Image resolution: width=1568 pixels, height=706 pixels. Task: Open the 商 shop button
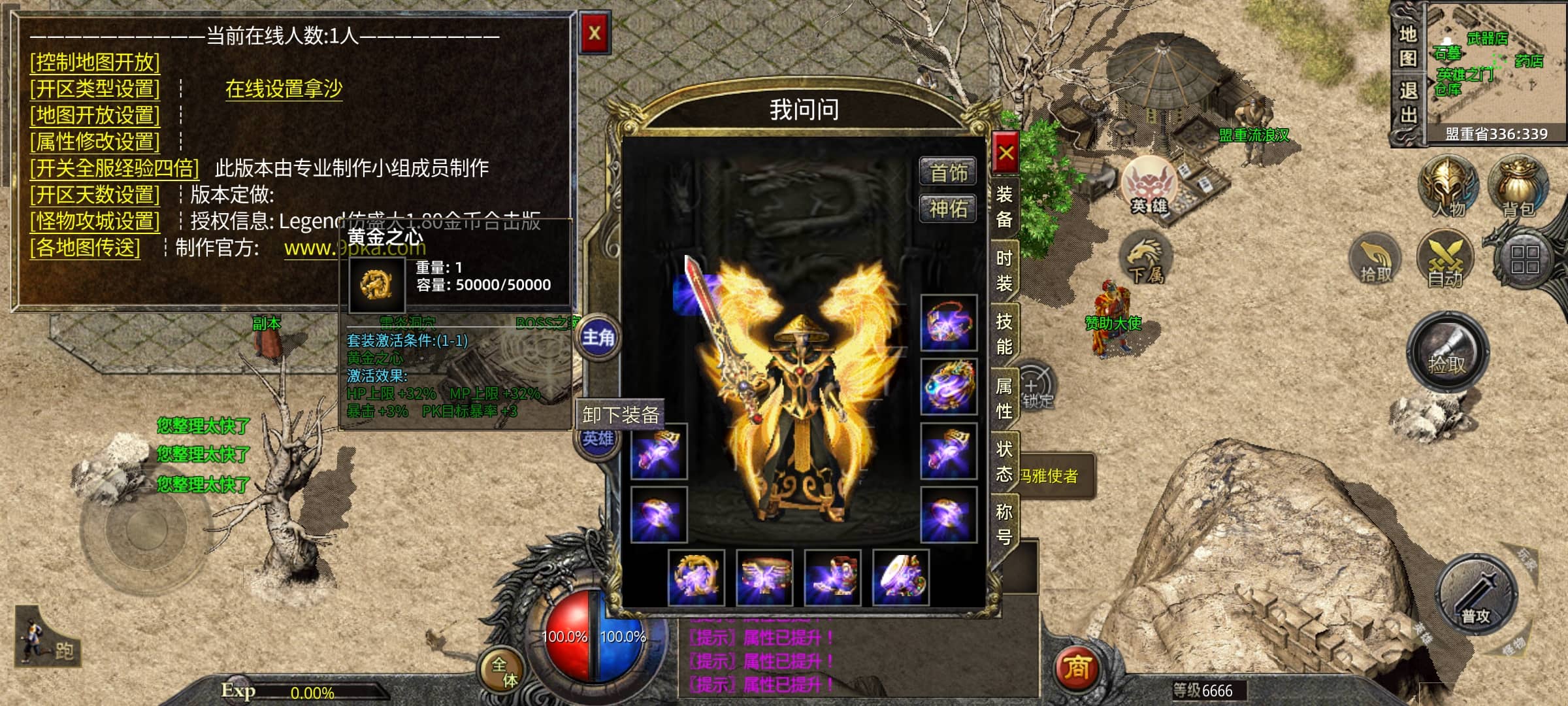(1077, 668)
